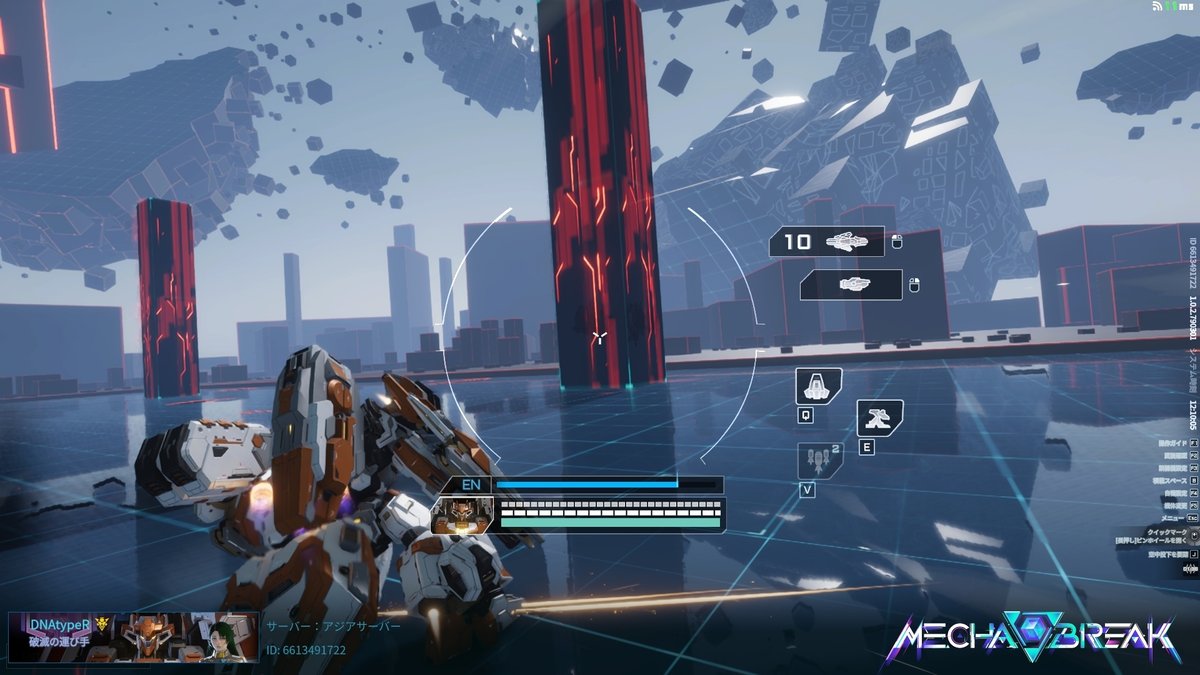
Task: Select the primary weapon slot with 10 ammo
Action: pos(827,242)
